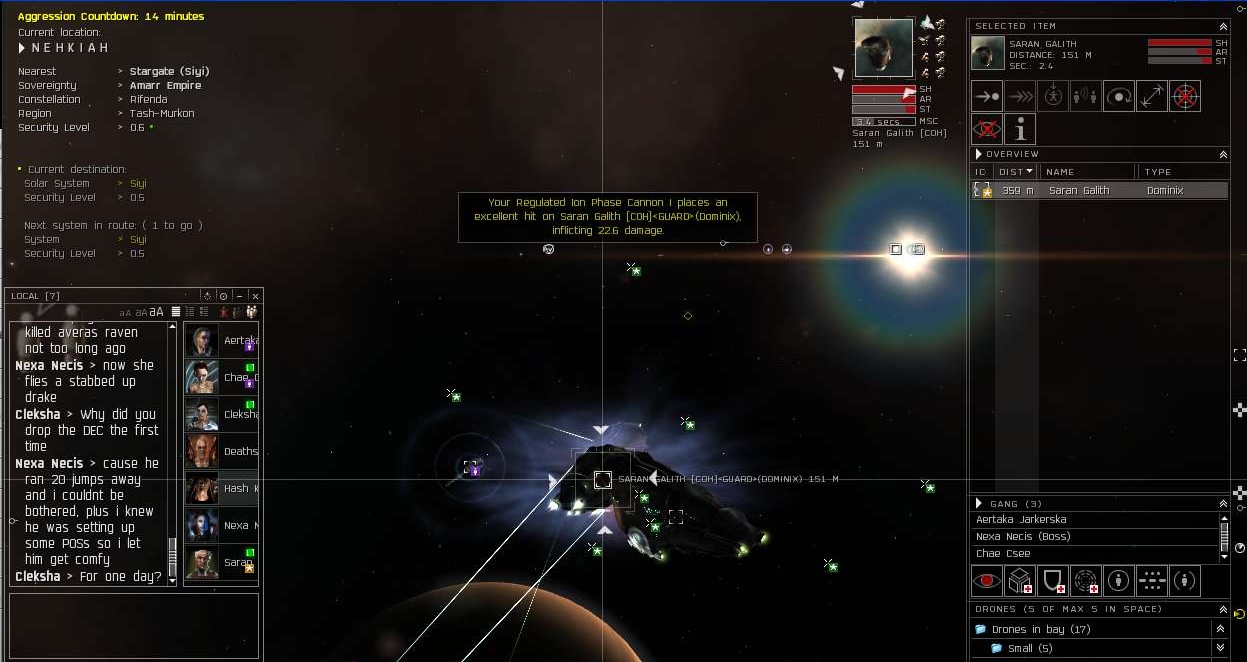Image resolution: width=1247 pixels, height=662 pixels.
Task: Click Hash's portrait in Local member list
Action: (x=202, y=488)
